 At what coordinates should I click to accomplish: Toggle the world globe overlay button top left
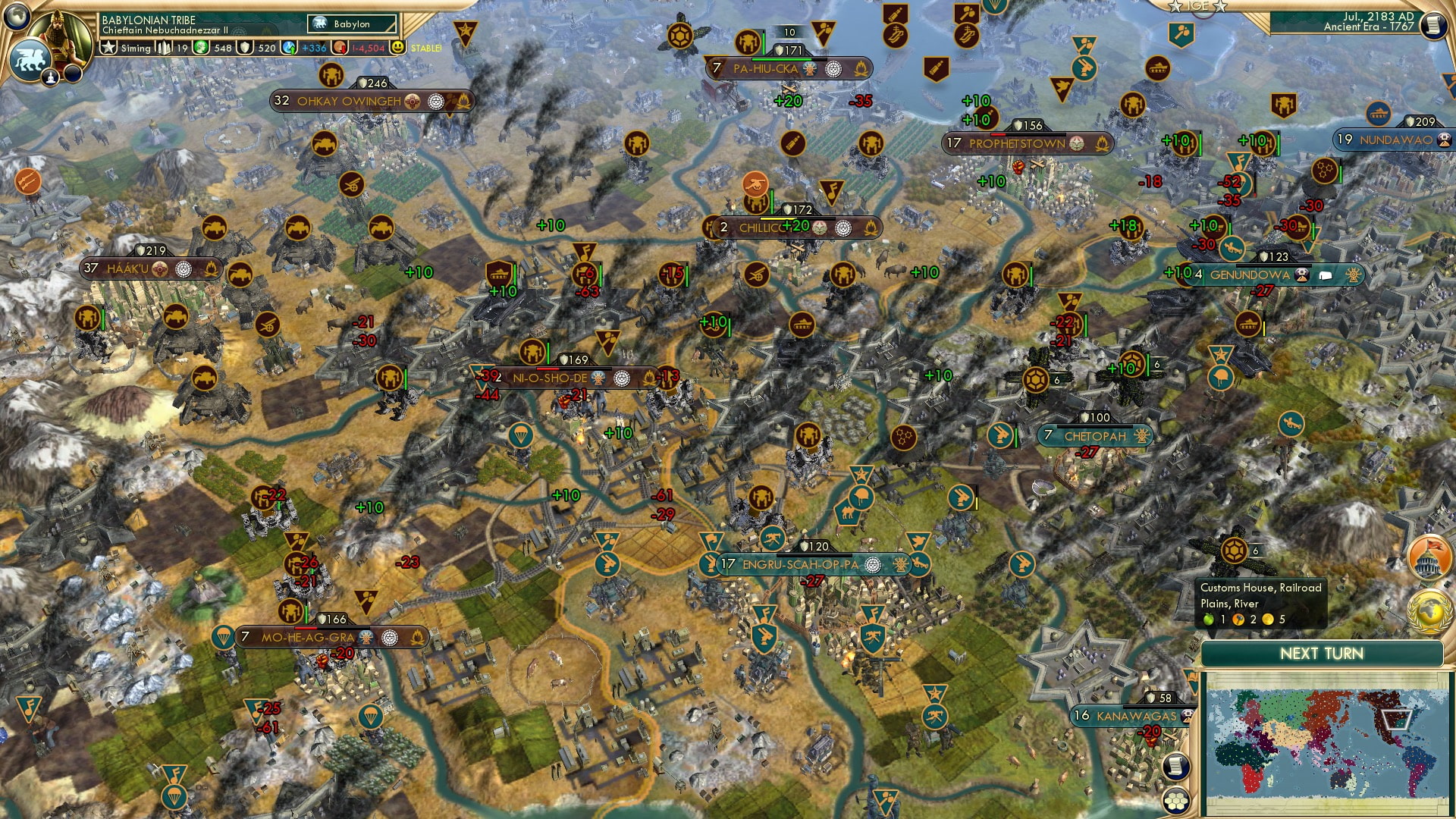[17, 16]
